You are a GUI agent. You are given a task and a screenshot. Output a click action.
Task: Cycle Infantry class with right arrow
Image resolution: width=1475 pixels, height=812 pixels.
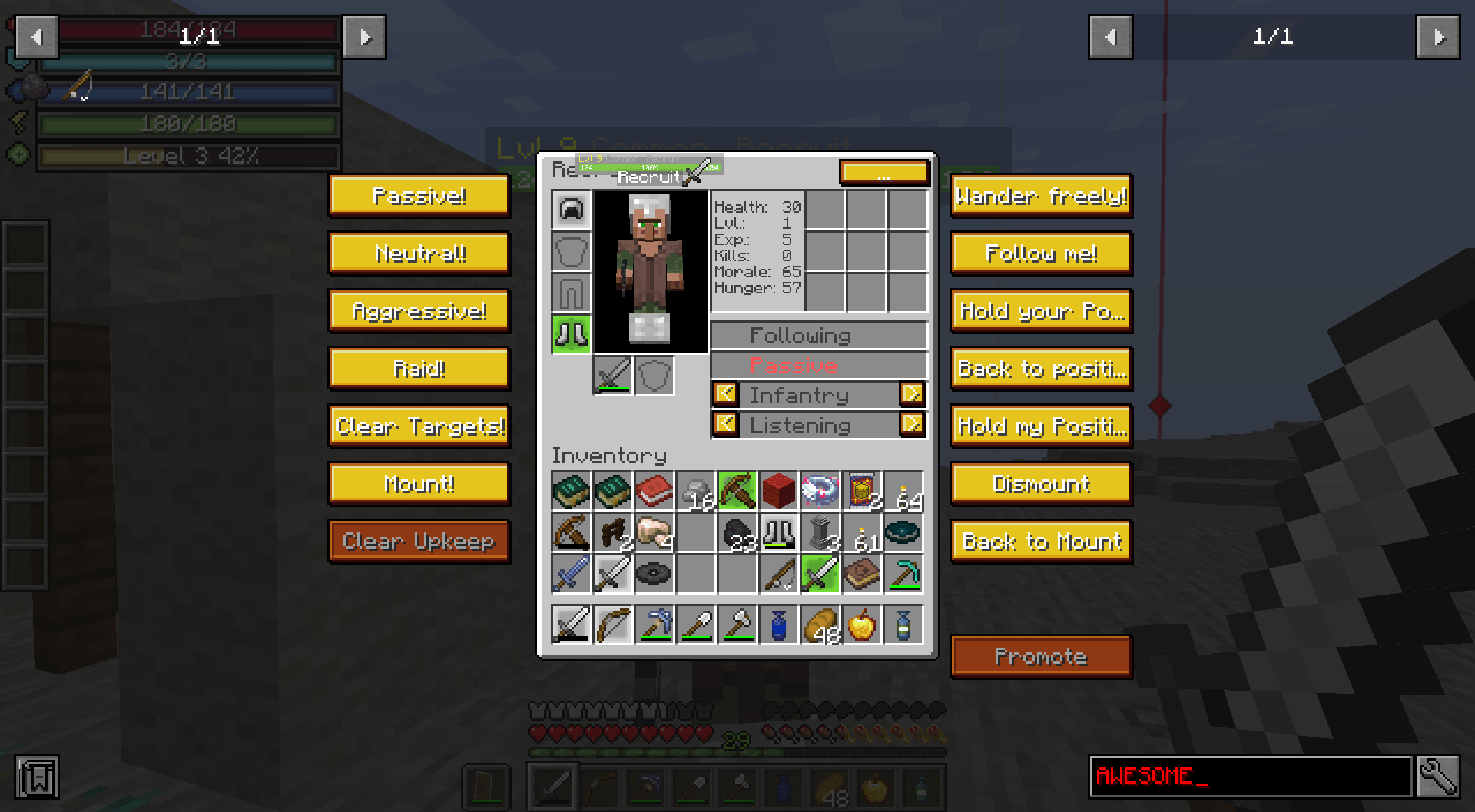point(913,394)
